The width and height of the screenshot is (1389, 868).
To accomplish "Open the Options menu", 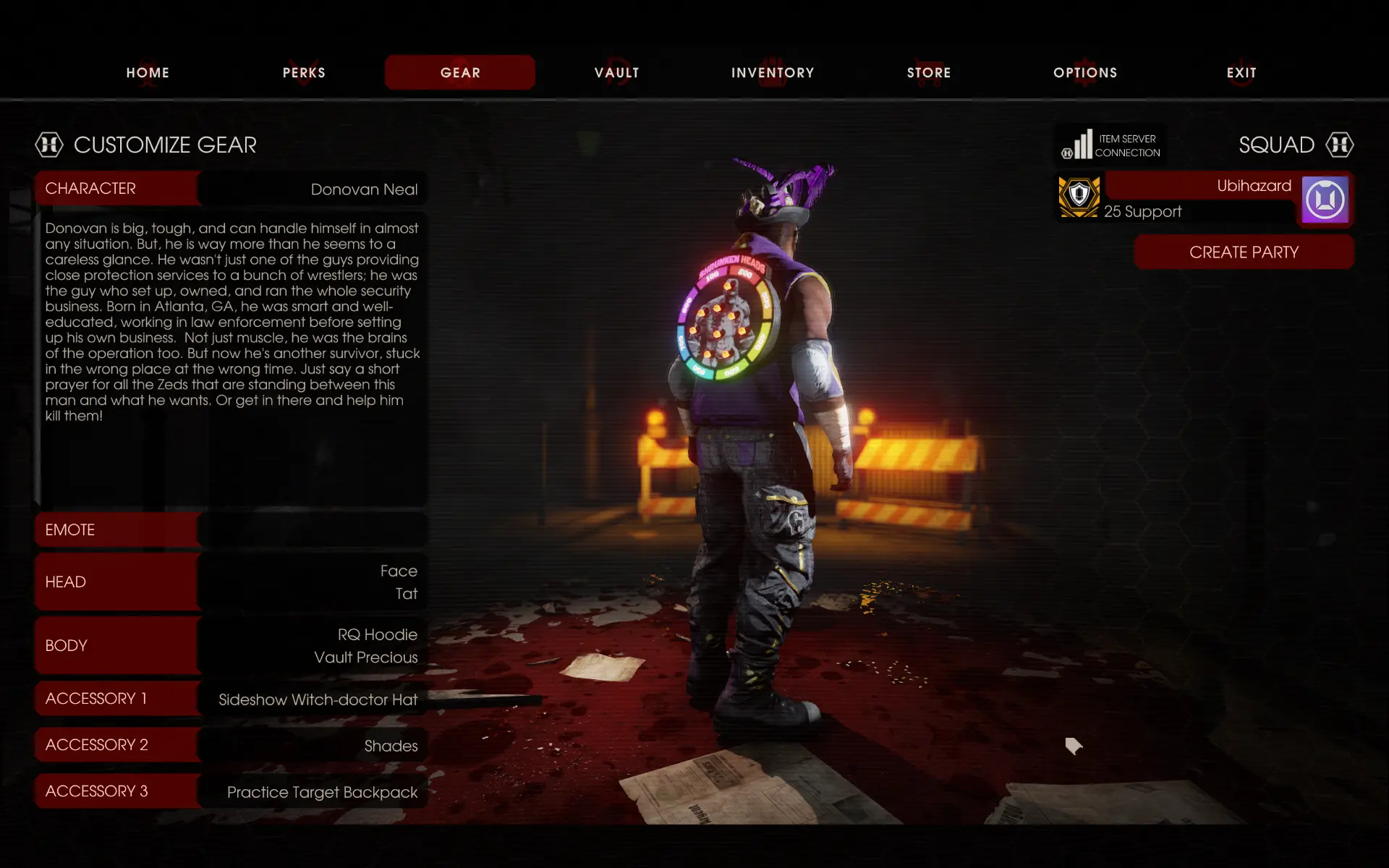I will (1085, 72).
